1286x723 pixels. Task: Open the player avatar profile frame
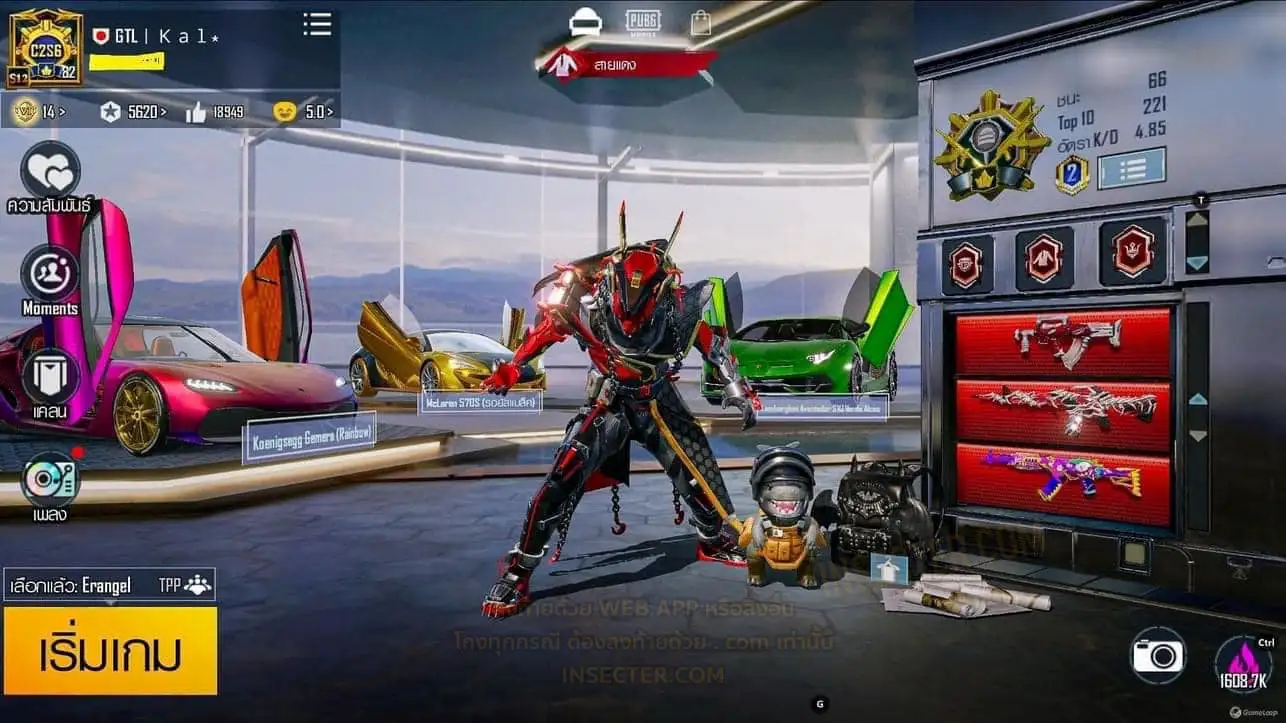click(45, 47)
